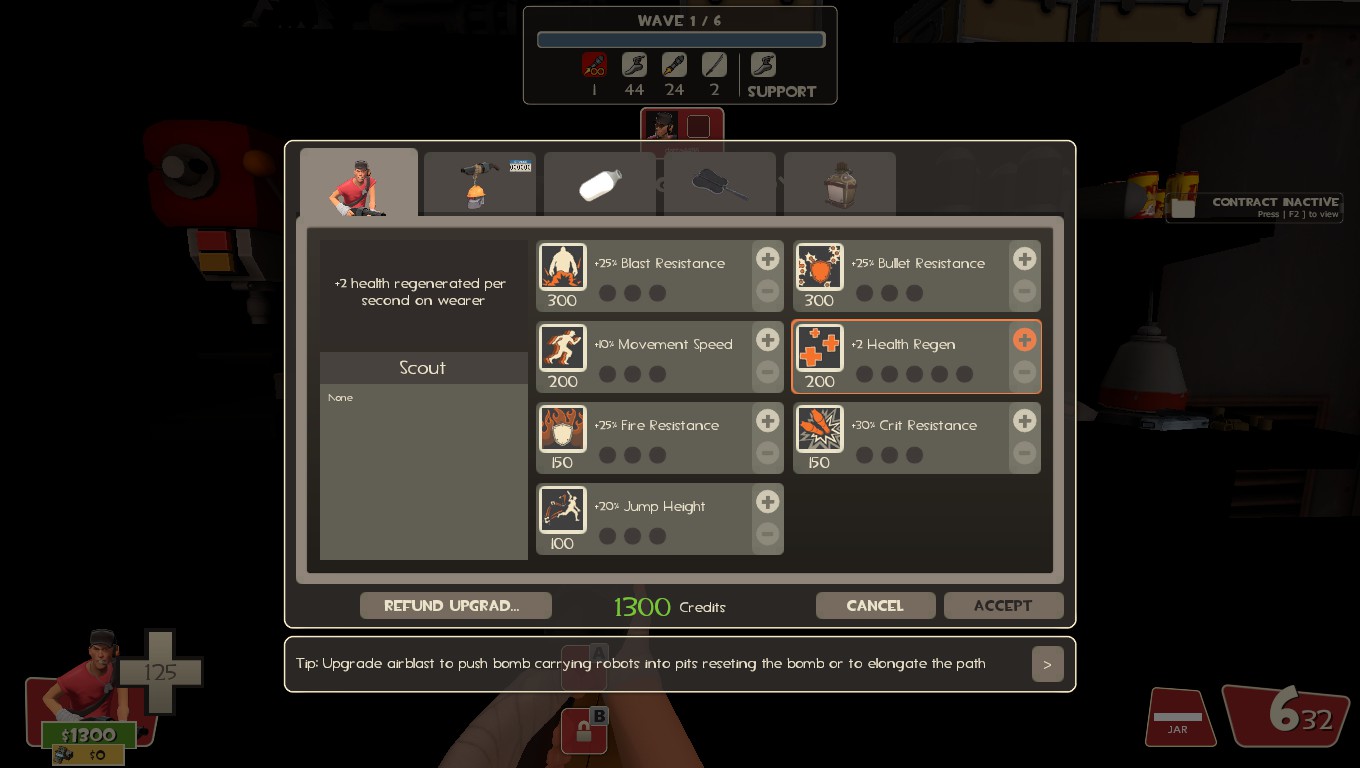Switch to the Scout character upgrade tab
Image resolution: width=1360 pixels, height=768 pixels.
[359, 182]
